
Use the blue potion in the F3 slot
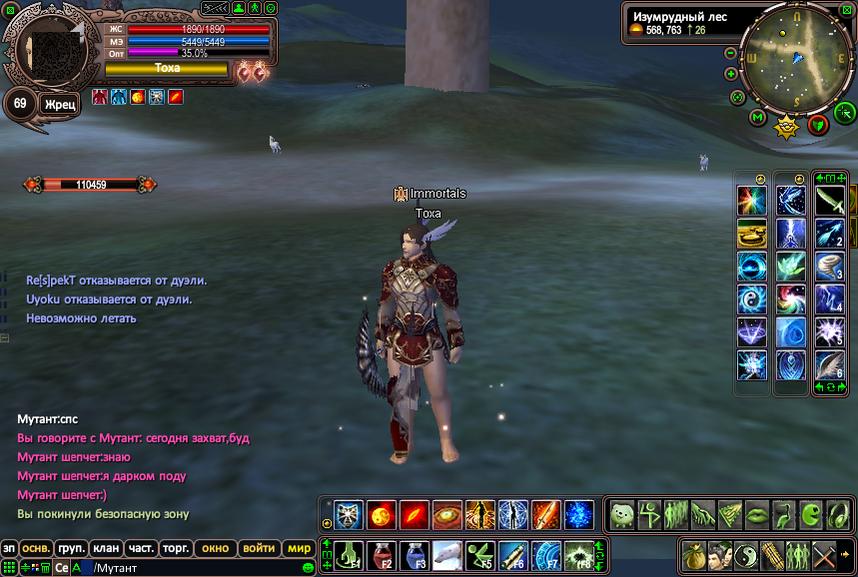click(x=414, y=554)
